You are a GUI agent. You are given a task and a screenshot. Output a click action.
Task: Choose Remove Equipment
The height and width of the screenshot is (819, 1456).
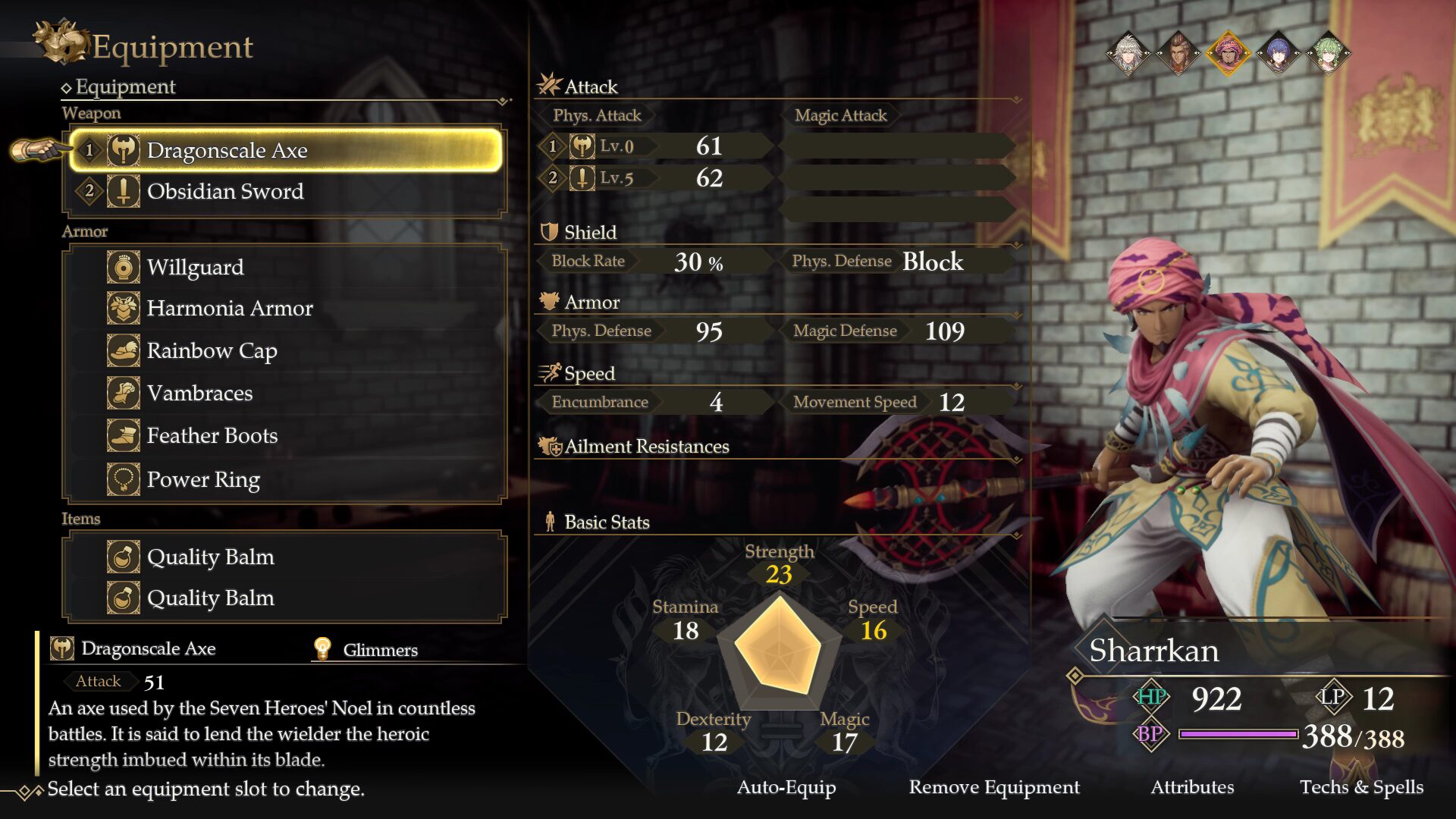(994, 787)
